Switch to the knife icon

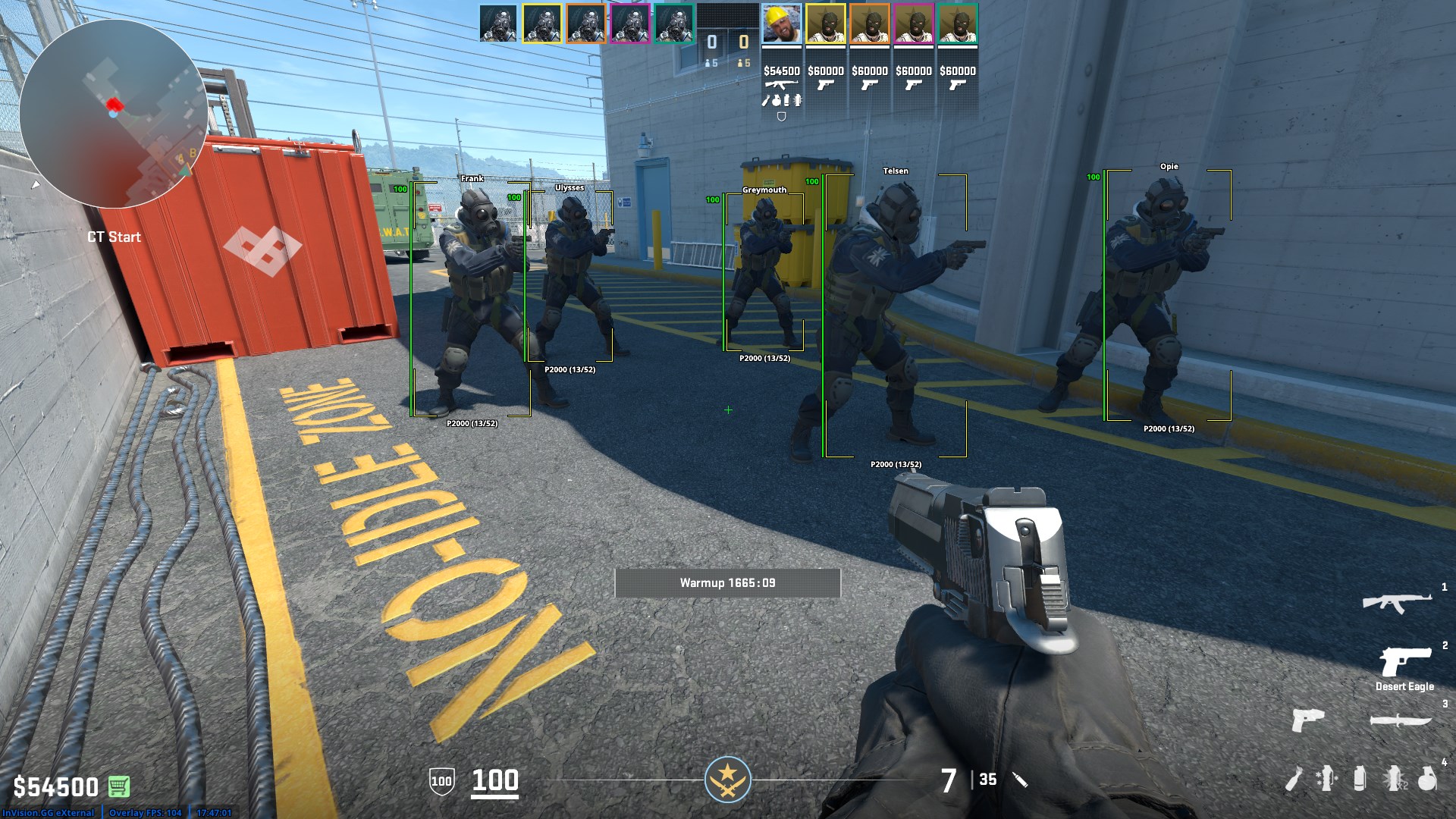pos(1401,720)
